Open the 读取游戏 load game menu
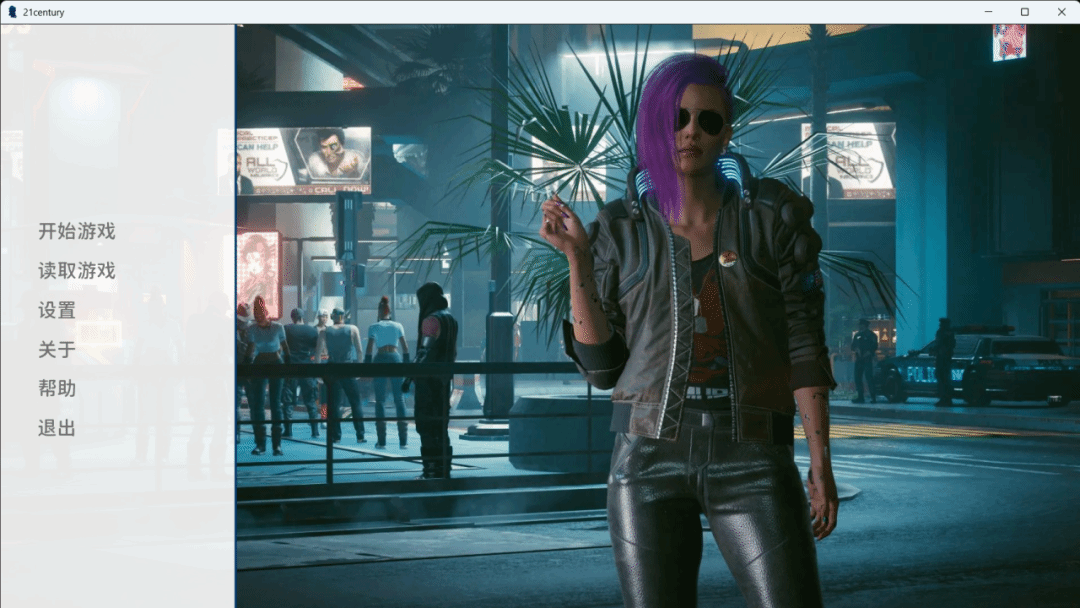 coord(77,270)
